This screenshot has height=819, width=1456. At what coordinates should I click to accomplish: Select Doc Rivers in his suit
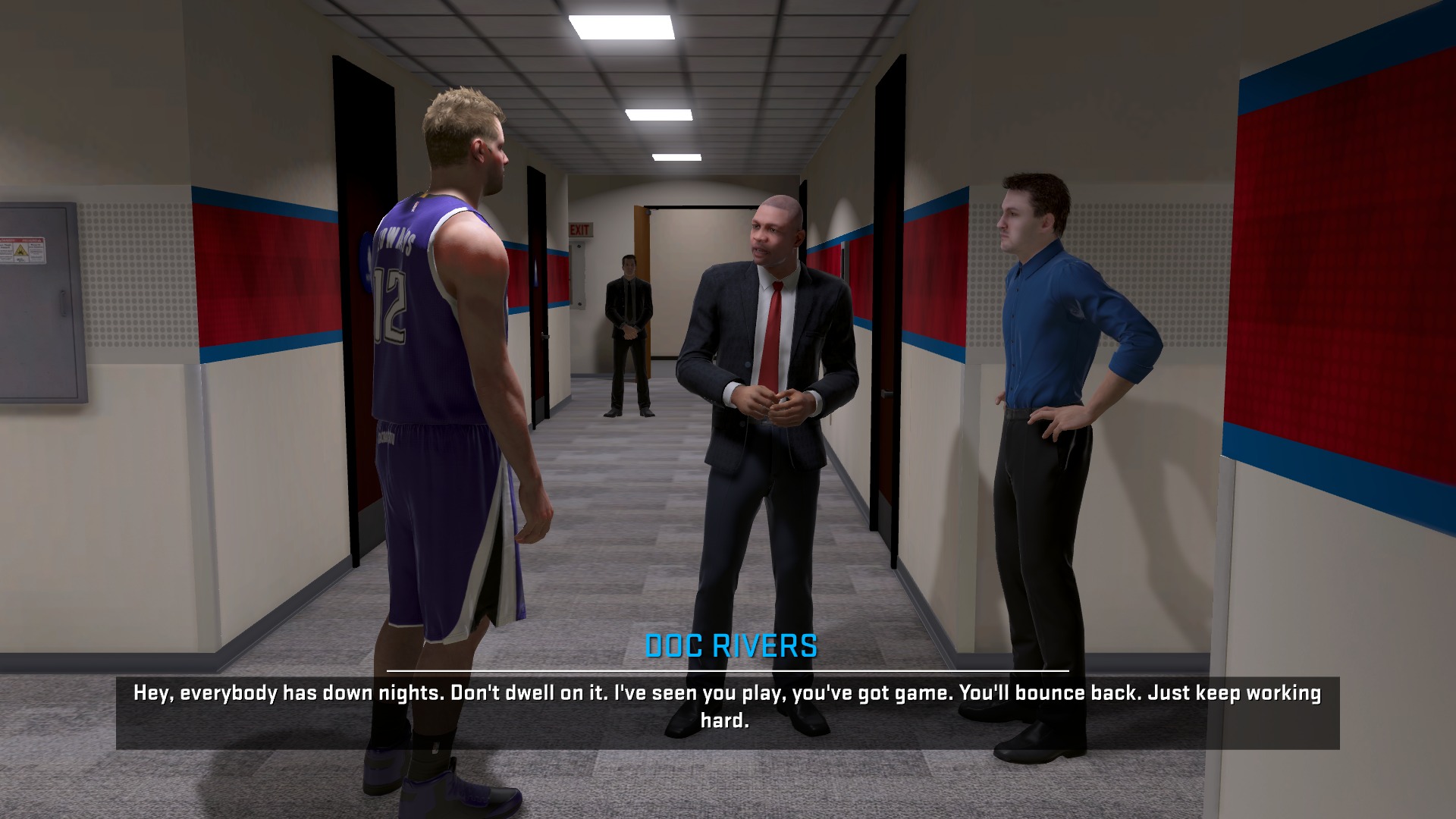pyautogui.click(x=773, y=341)
